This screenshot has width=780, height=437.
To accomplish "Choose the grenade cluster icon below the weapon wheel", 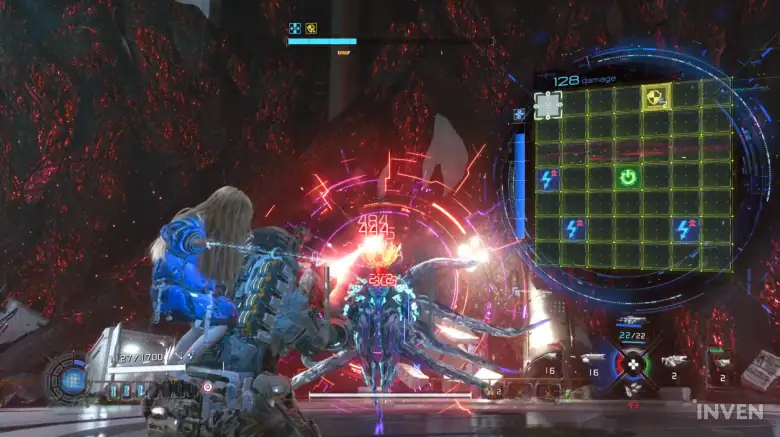I will [x=632, y=390].
